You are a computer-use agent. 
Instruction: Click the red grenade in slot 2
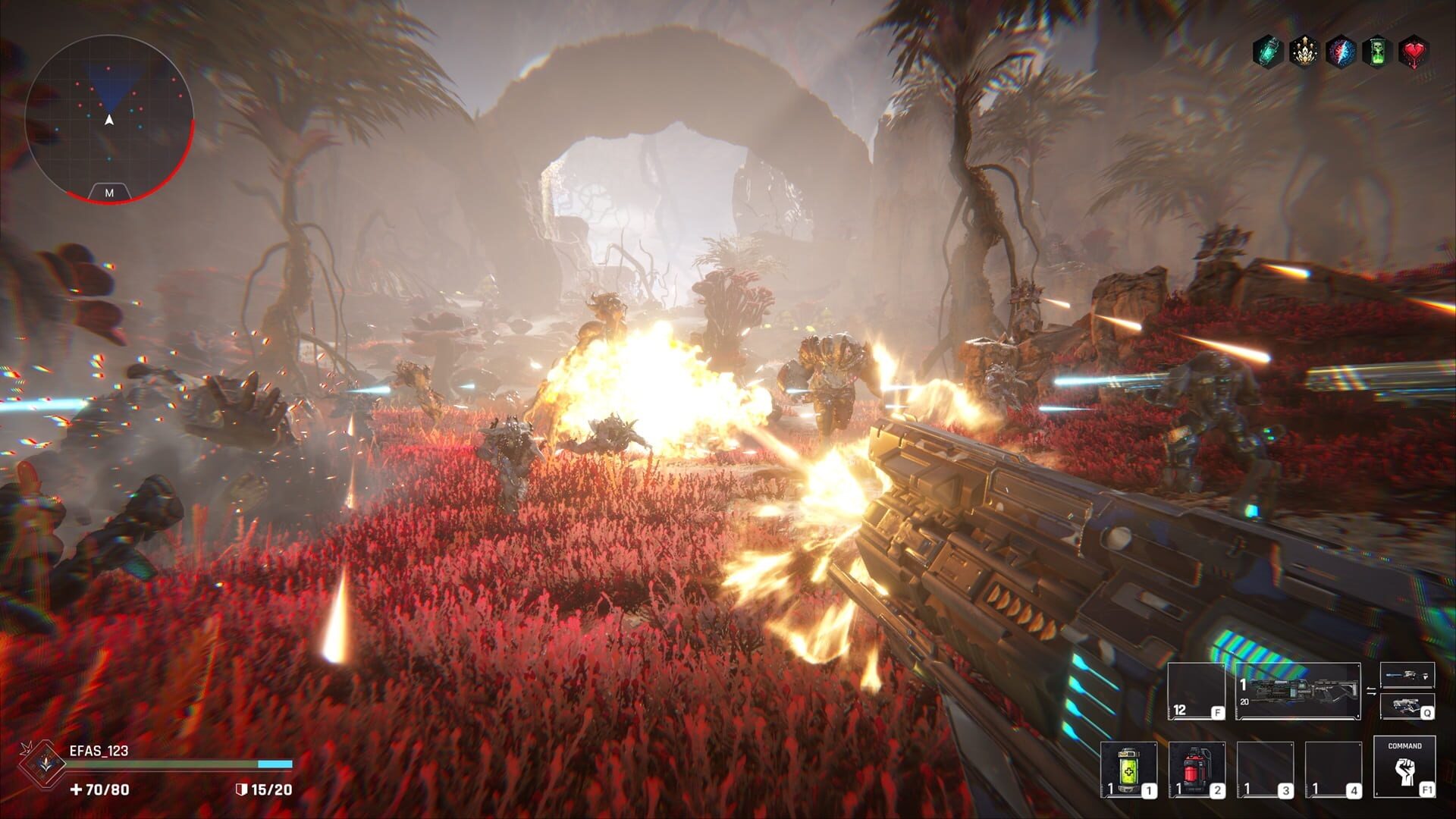(1195, 770)
